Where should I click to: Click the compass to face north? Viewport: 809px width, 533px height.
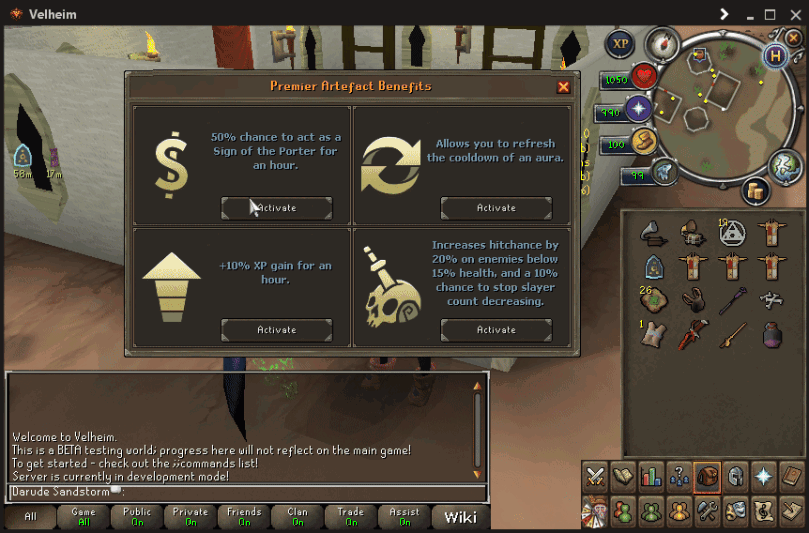click(662, 42)
